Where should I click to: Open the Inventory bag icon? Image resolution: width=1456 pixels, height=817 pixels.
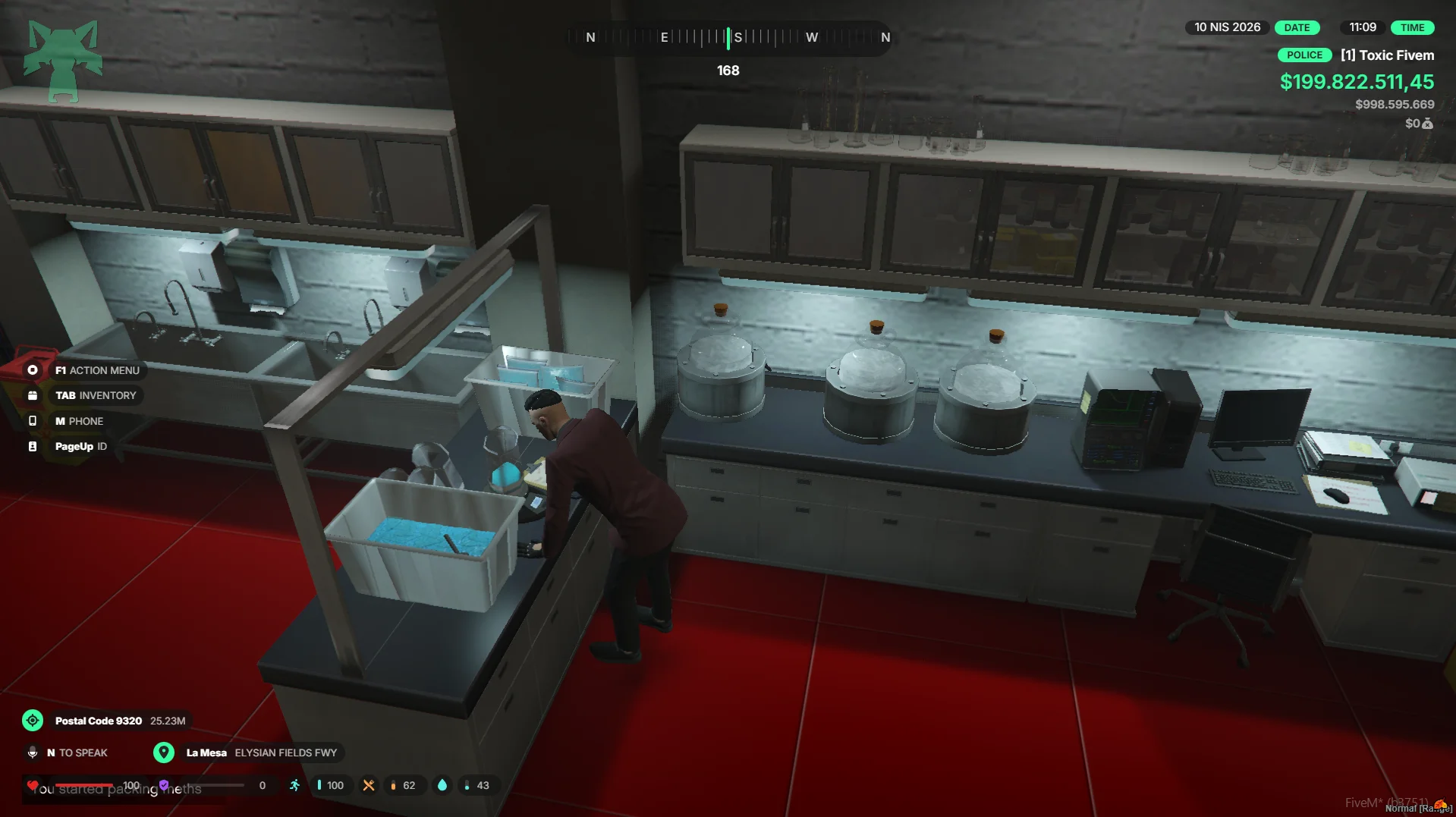[33, 395]
